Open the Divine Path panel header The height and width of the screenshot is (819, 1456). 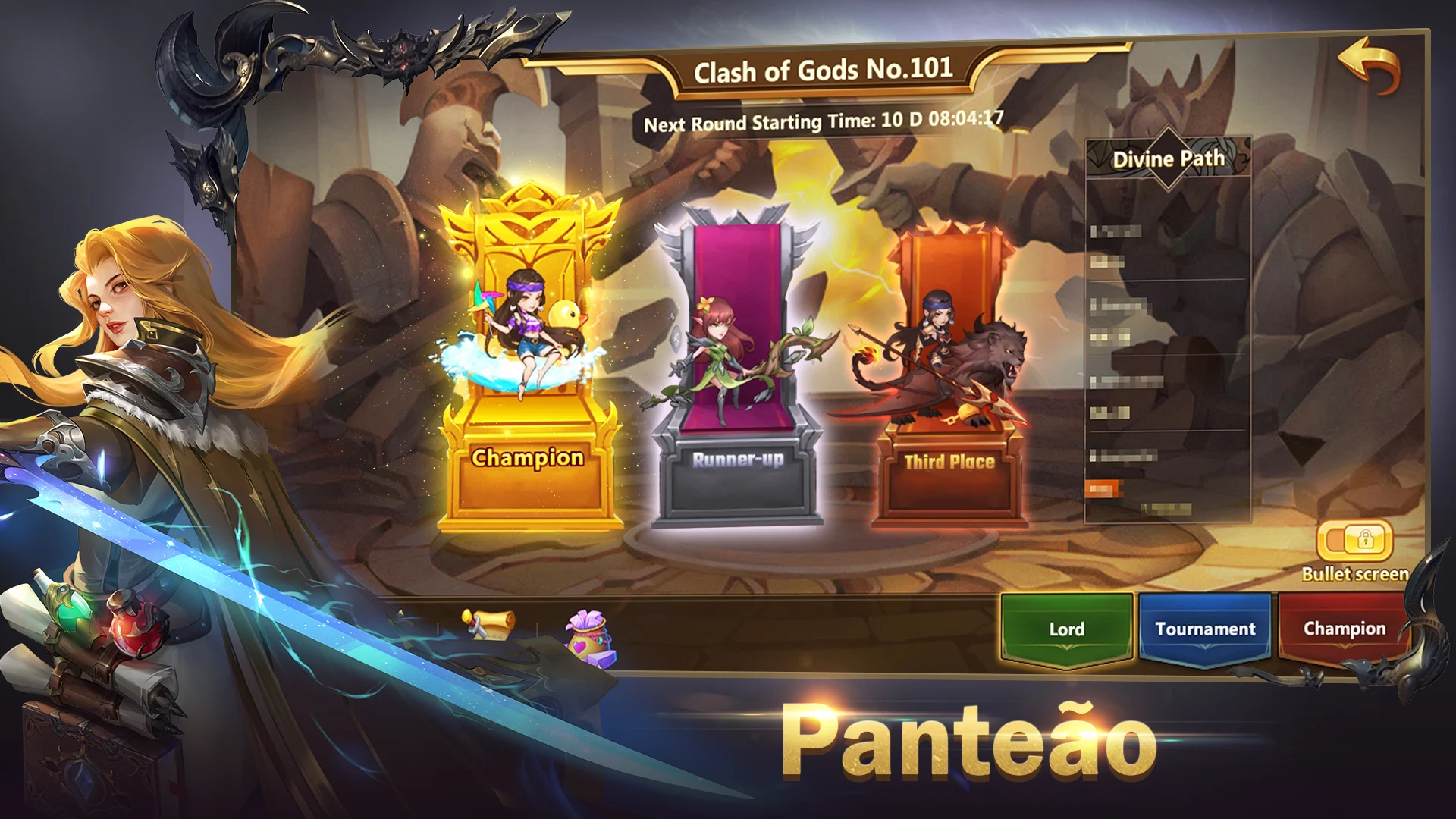pyautogui.click(x=1168, y=158)
